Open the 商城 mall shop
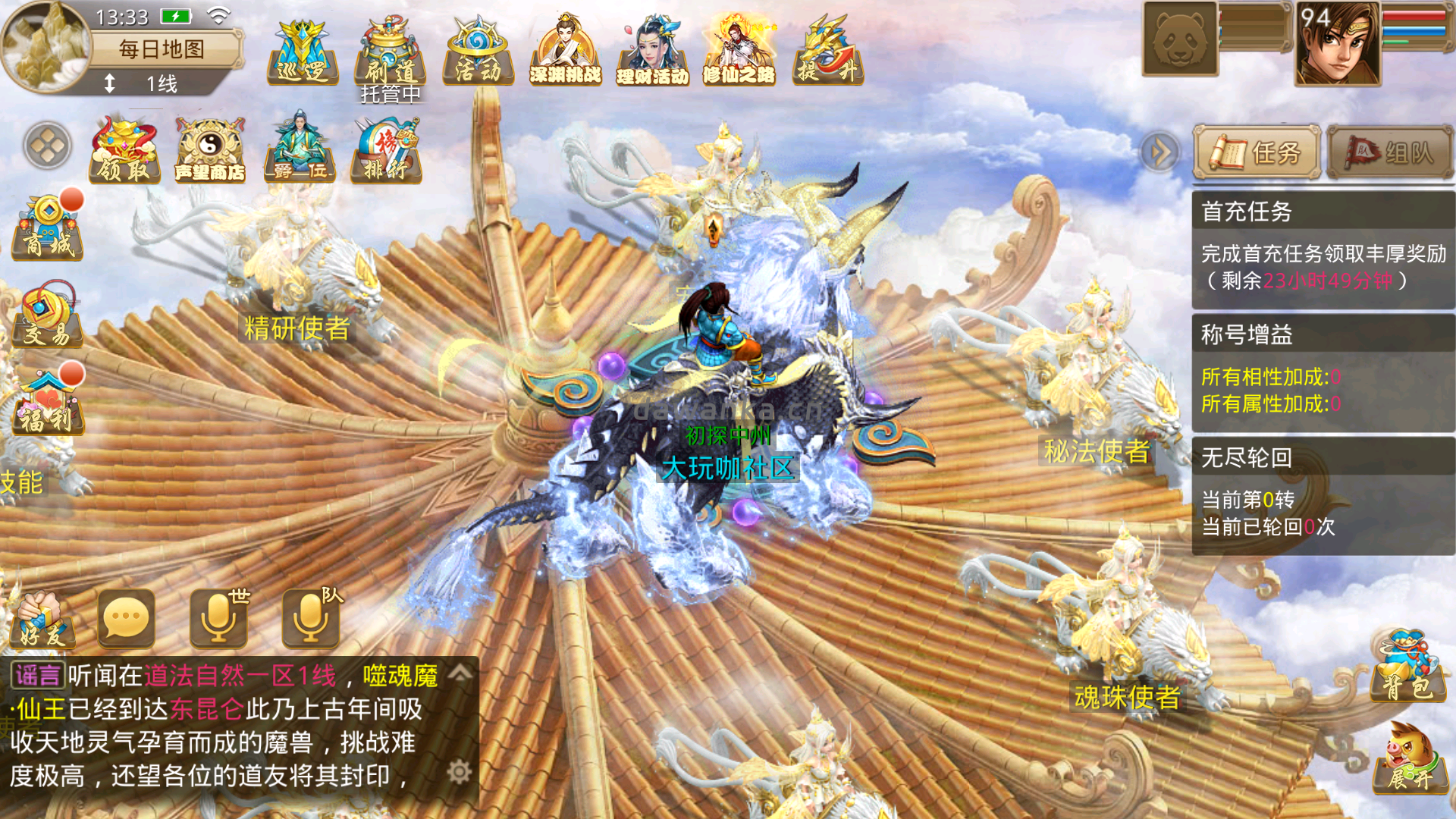 (x=48, y=227)
